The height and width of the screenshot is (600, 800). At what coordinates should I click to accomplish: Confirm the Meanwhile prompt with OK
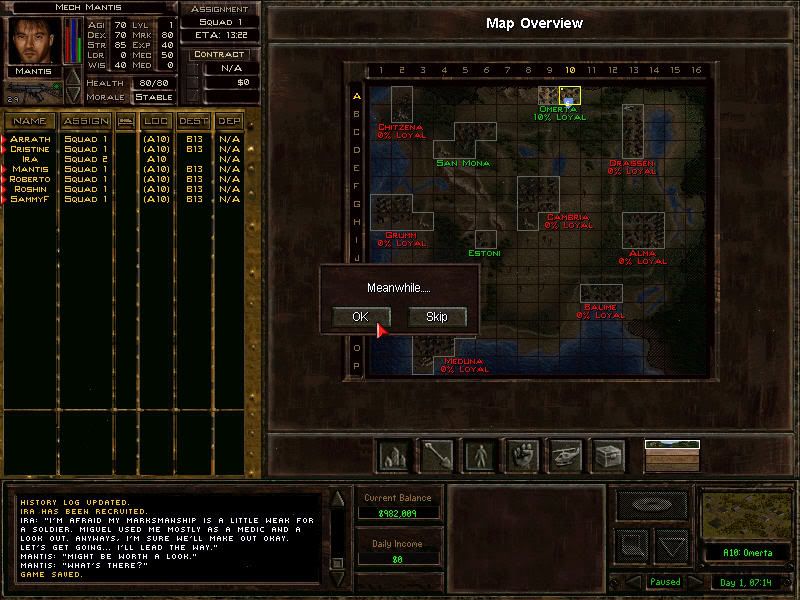tap(360, 317)
